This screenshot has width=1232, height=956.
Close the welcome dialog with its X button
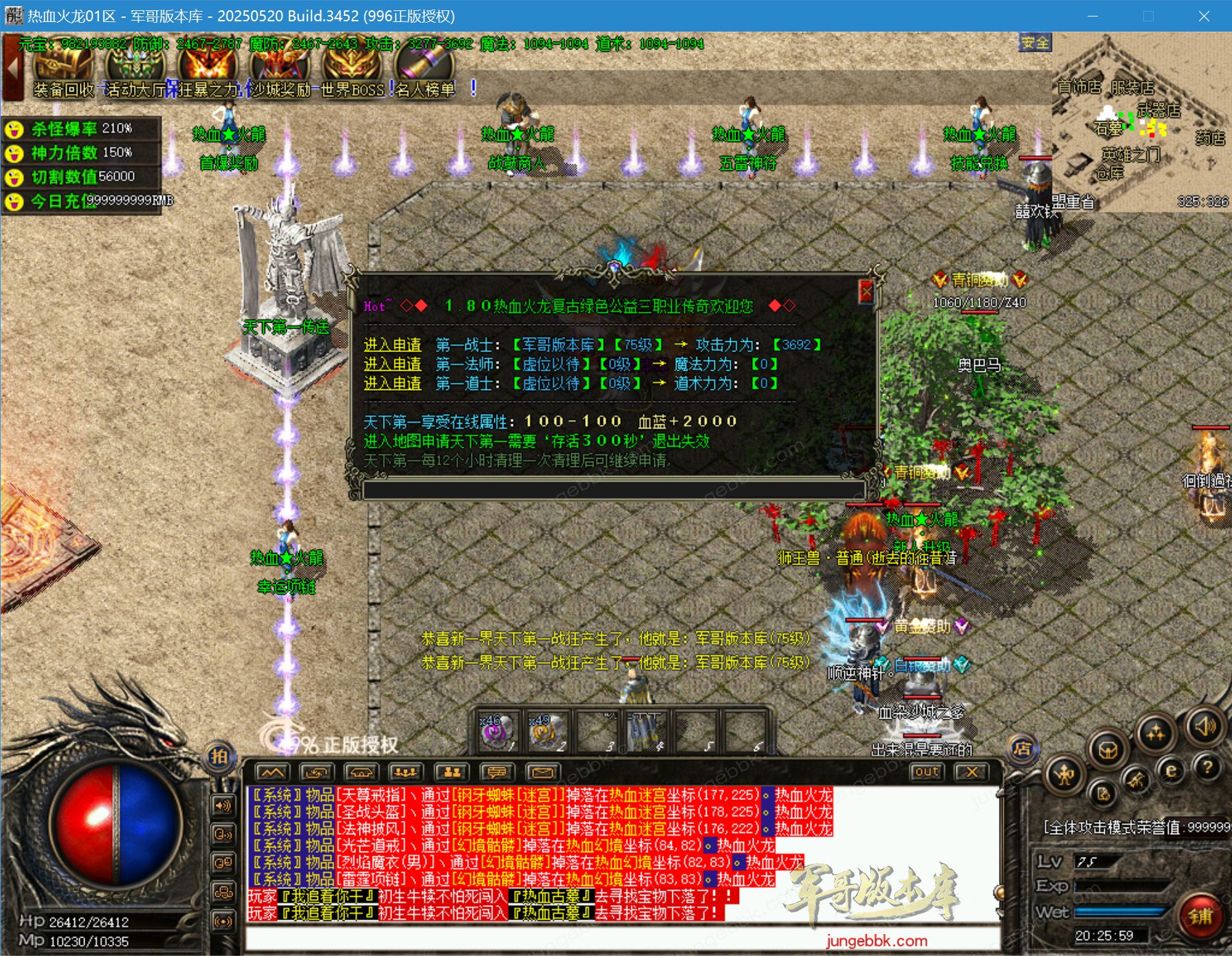(868, 291)
